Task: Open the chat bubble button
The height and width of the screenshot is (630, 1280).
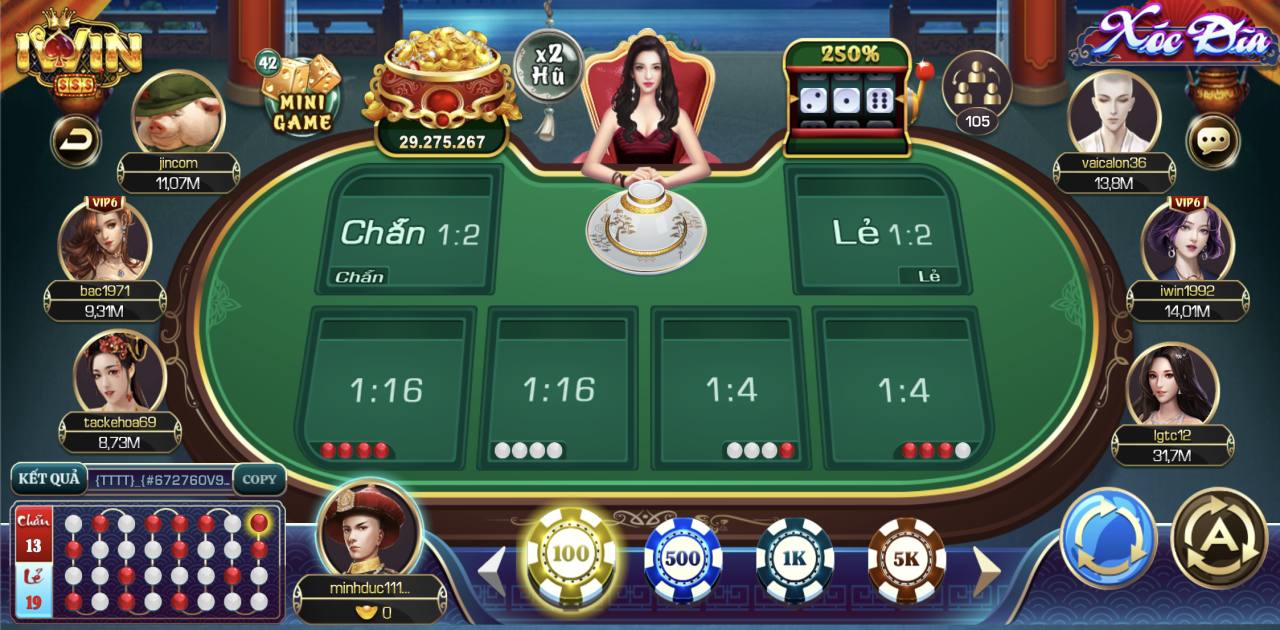Action: coord(1212,141)
